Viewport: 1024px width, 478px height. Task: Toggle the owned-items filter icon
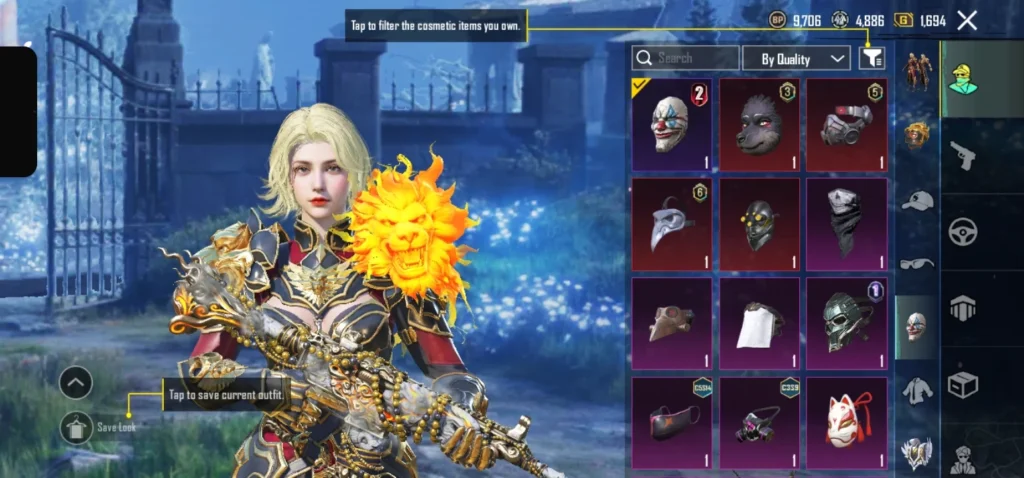point(871,58)
